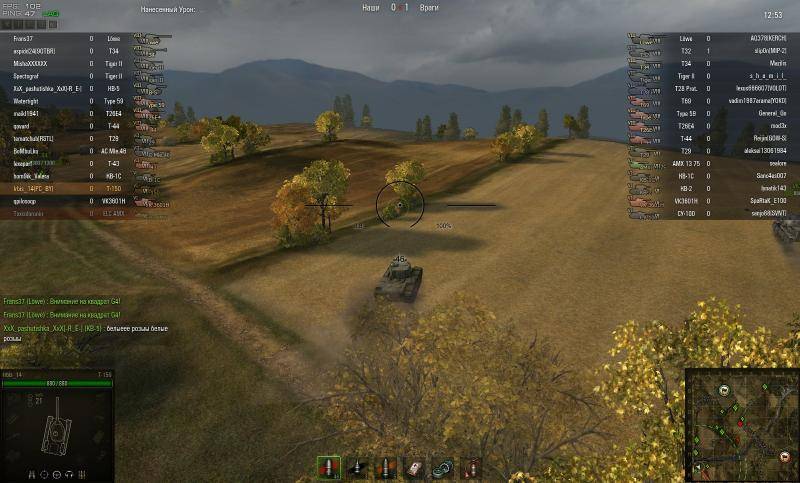Choose enemy General_Go in the Type 59
Image resolution: width=800 pixels, height=483 pixels.
[766, 113]
